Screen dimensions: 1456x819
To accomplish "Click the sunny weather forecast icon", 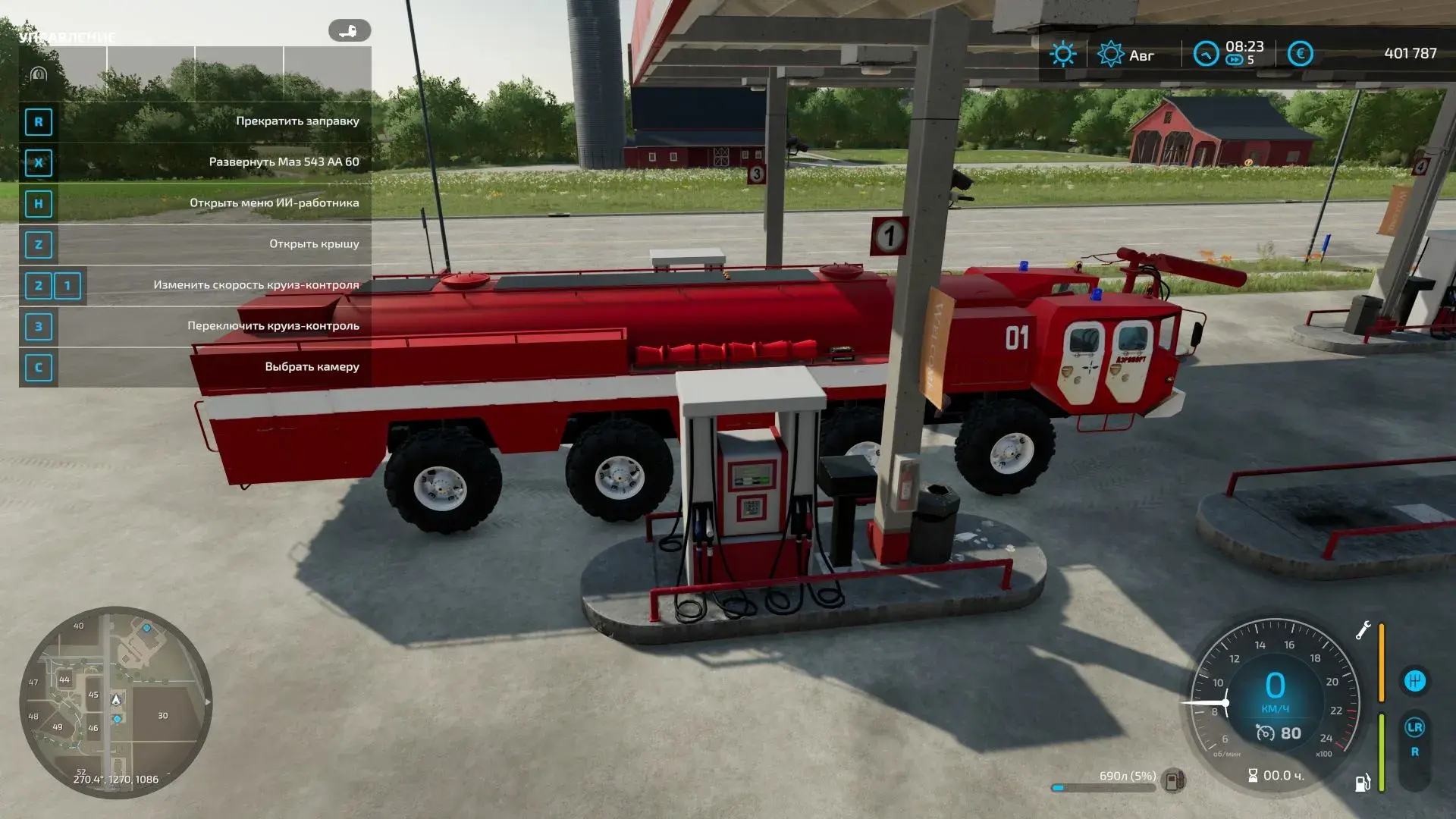I will pyautogui.click(x=1062, y=54).
